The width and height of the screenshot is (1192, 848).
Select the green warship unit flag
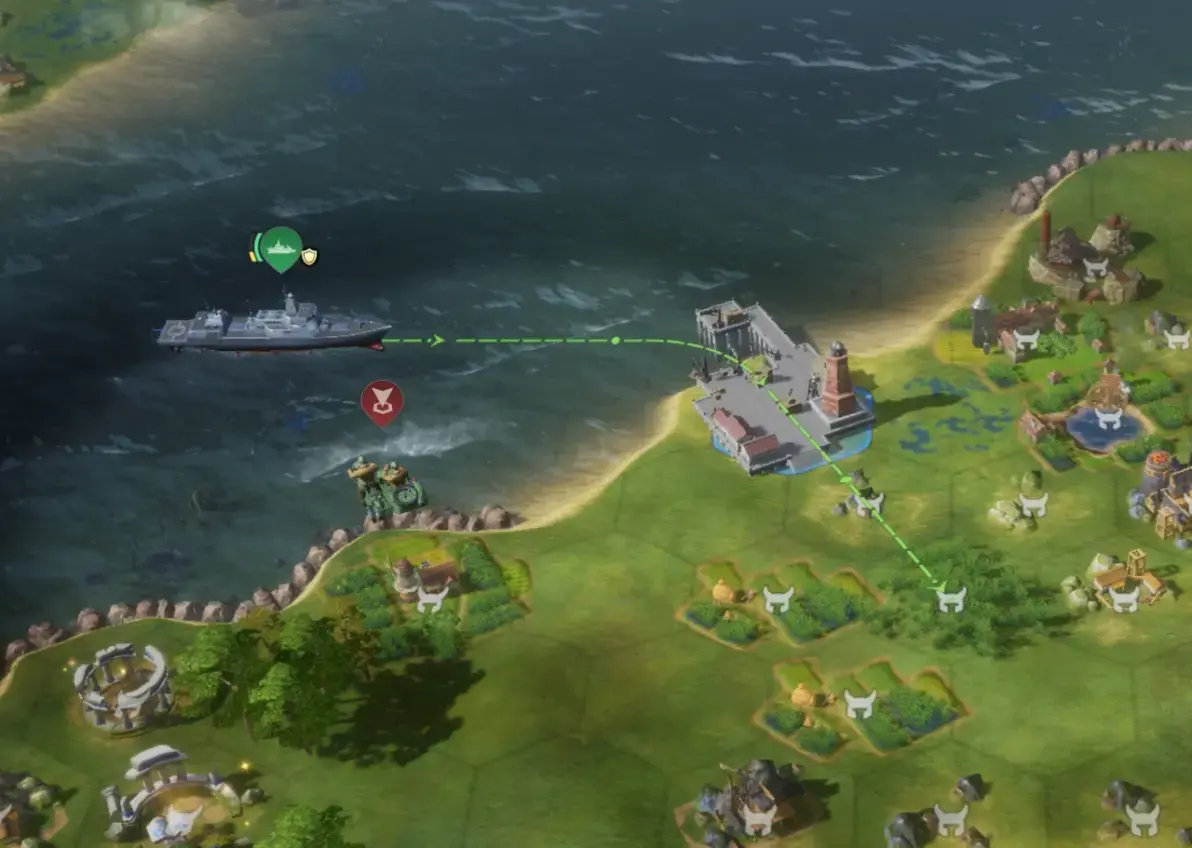(281, 248)
